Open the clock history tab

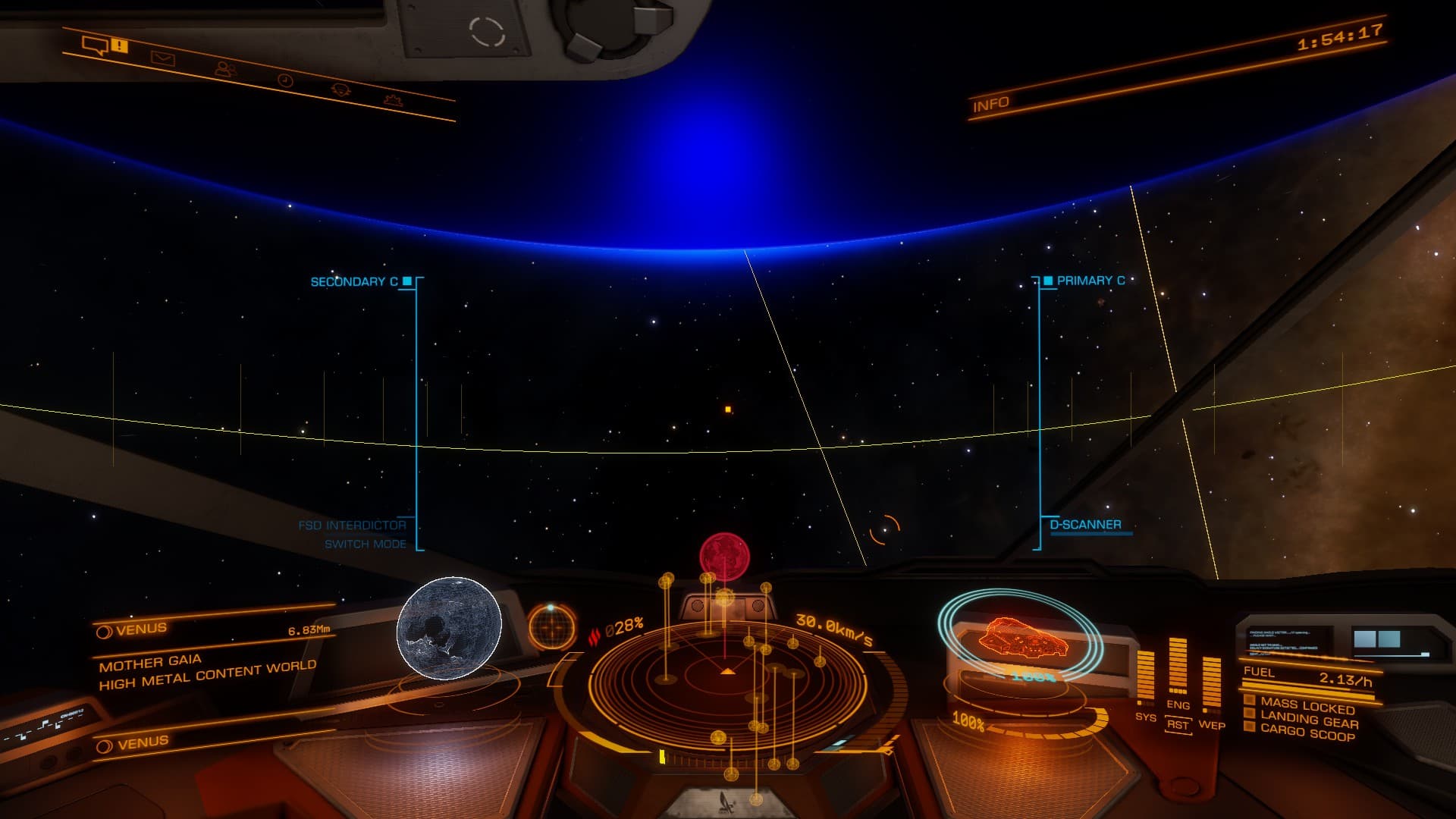point(285,80)
